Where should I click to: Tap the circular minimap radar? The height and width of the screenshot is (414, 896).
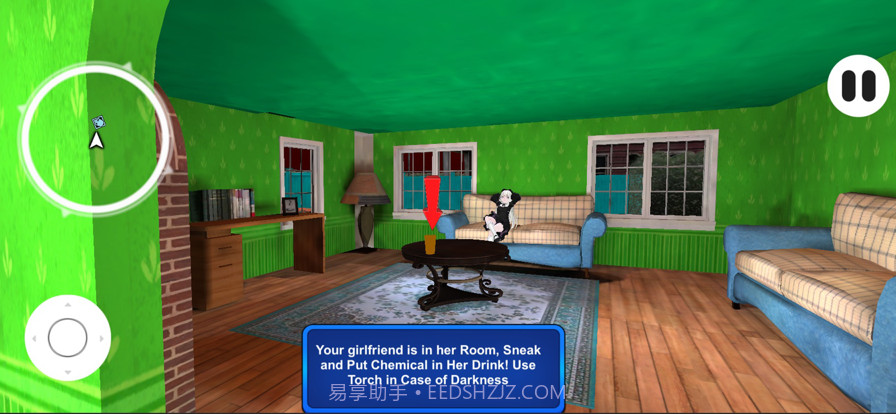point(96,139)
